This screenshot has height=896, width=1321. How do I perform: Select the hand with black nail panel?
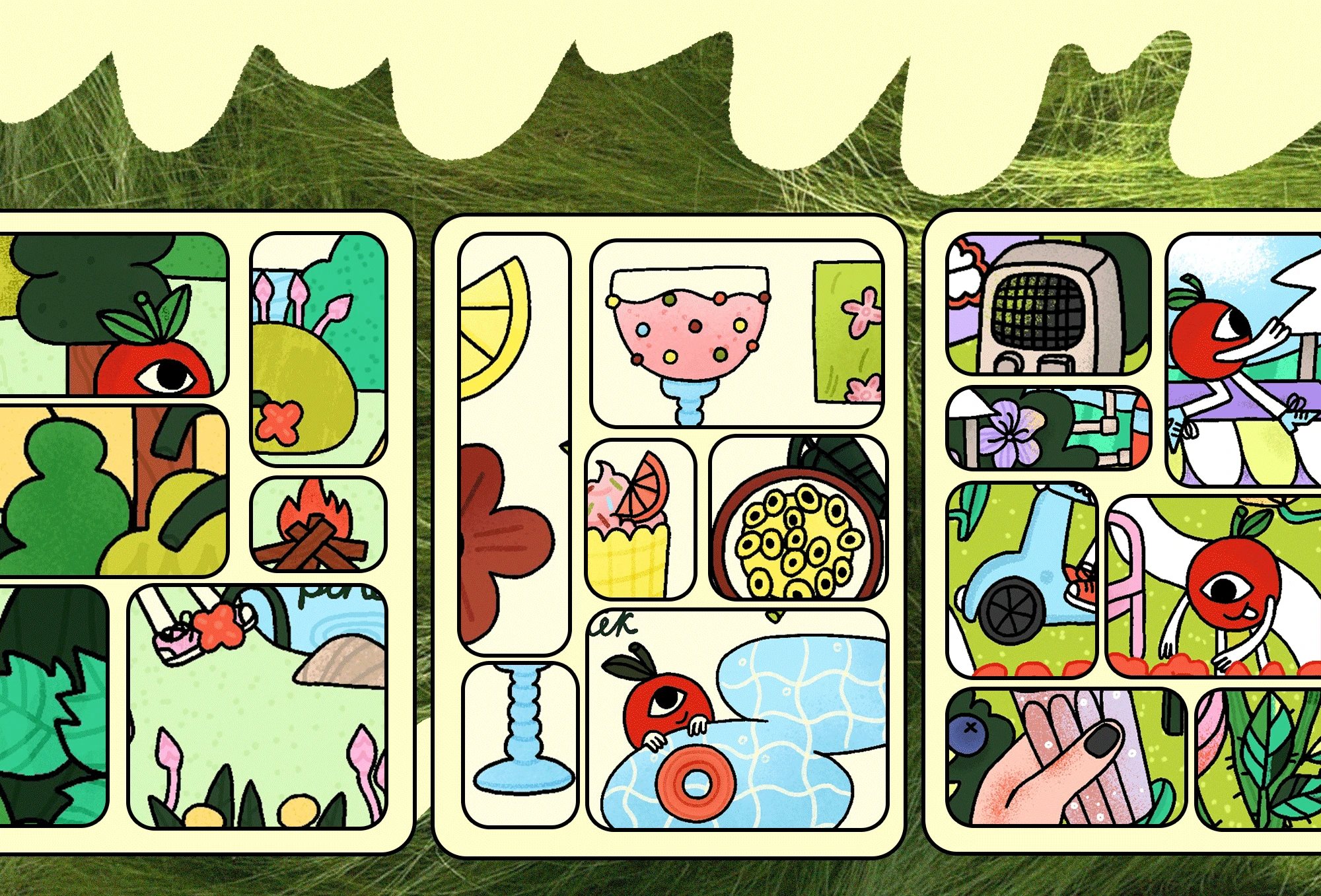click(x=1065, y=757)
